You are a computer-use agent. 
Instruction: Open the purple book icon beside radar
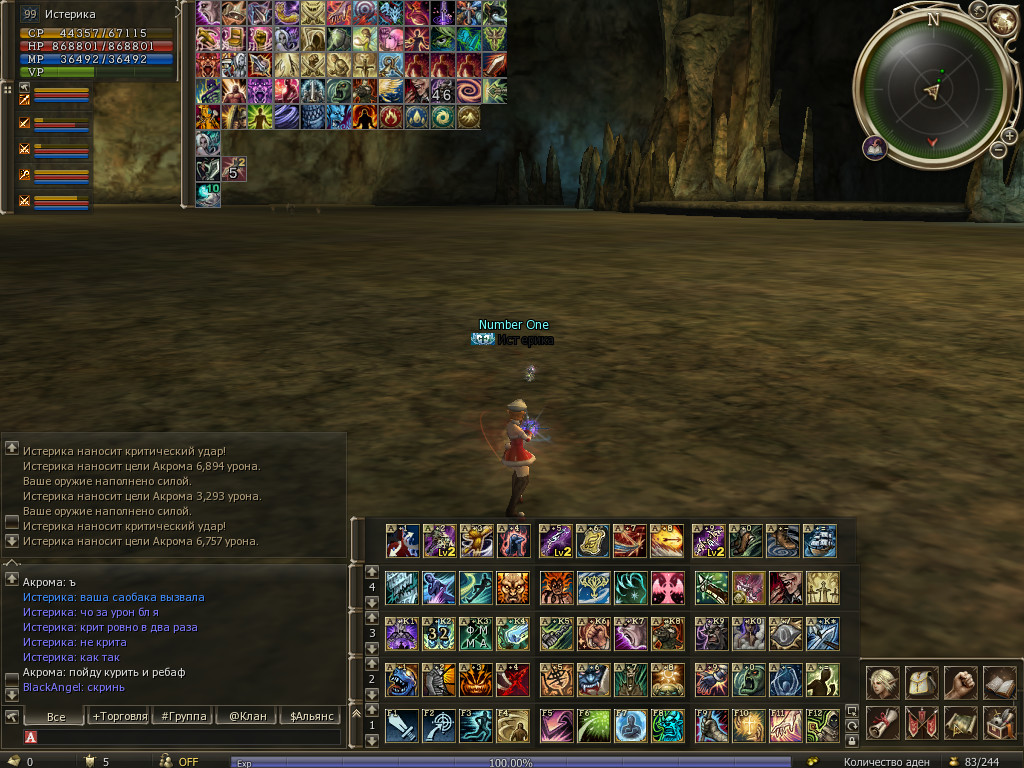[875, 148]
